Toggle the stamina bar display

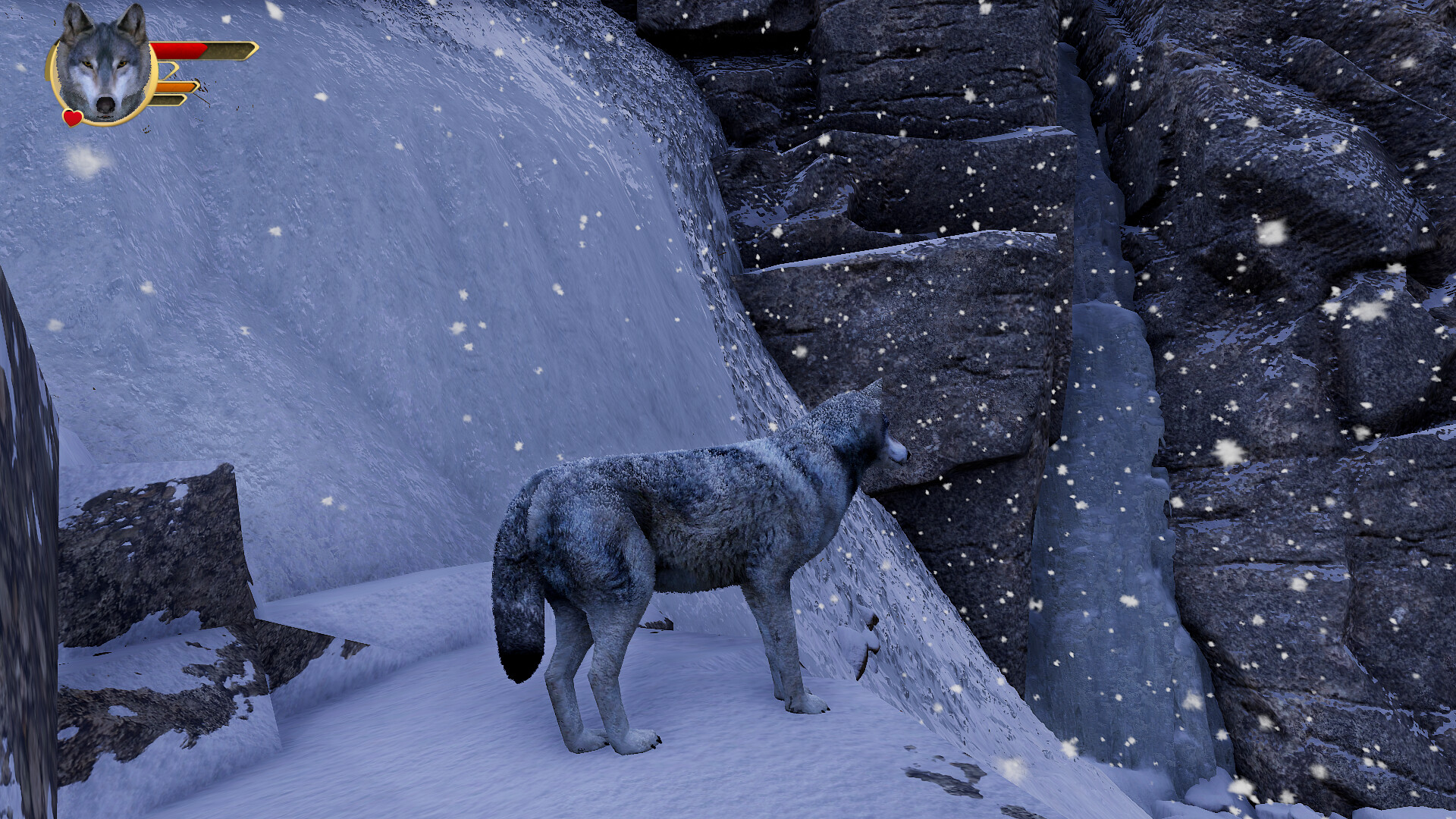(174, 86)
